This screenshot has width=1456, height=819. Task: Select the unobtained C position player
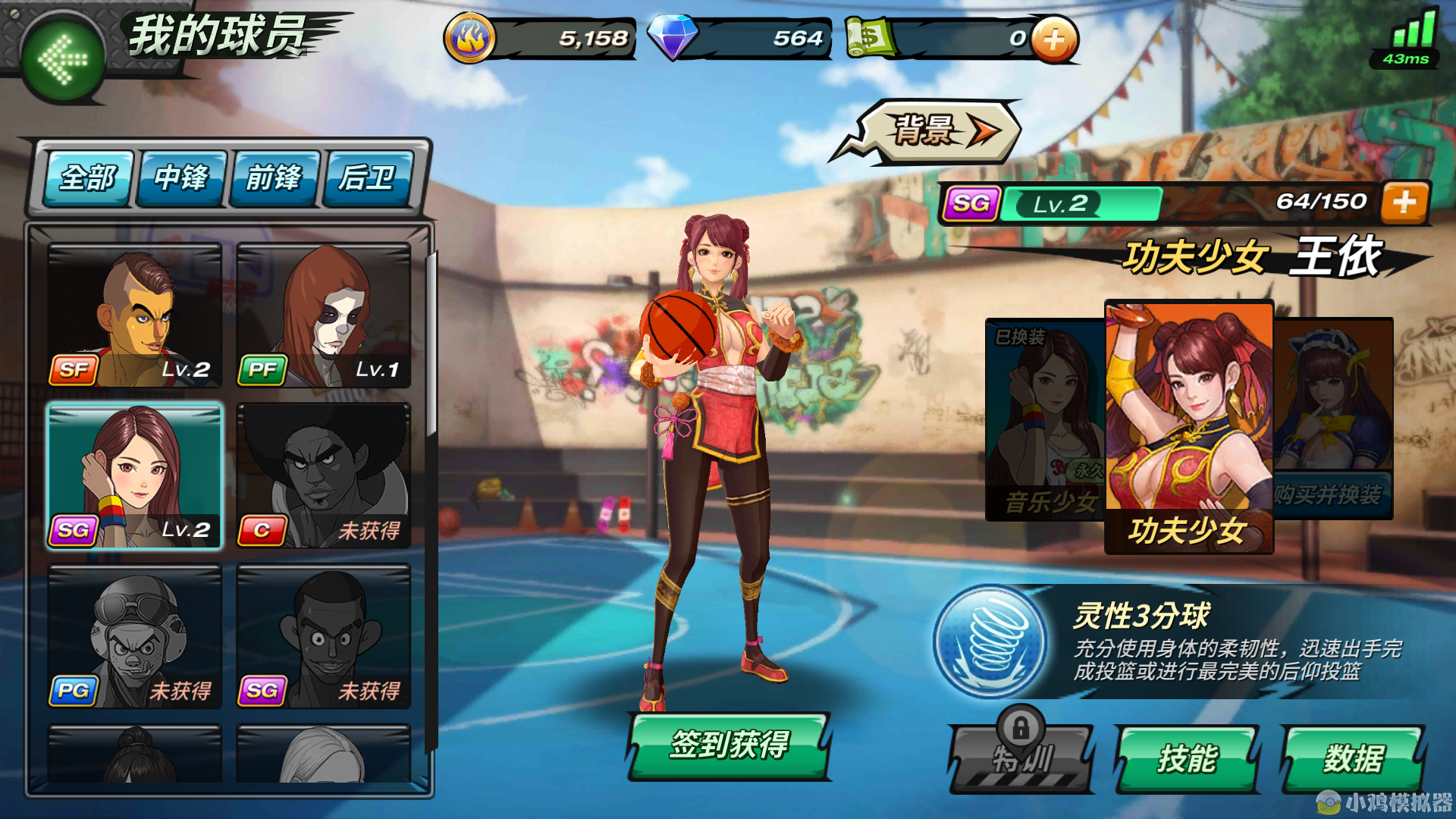(325, 474)
